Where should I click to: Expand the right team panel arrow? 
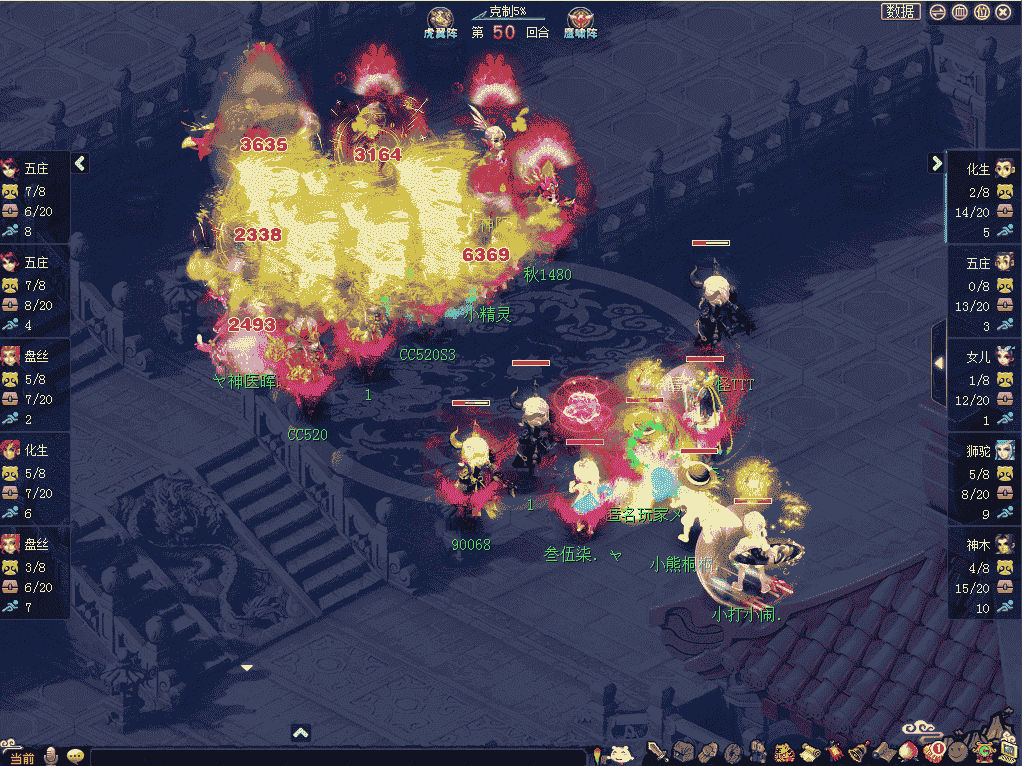click(x=937, y=163)
